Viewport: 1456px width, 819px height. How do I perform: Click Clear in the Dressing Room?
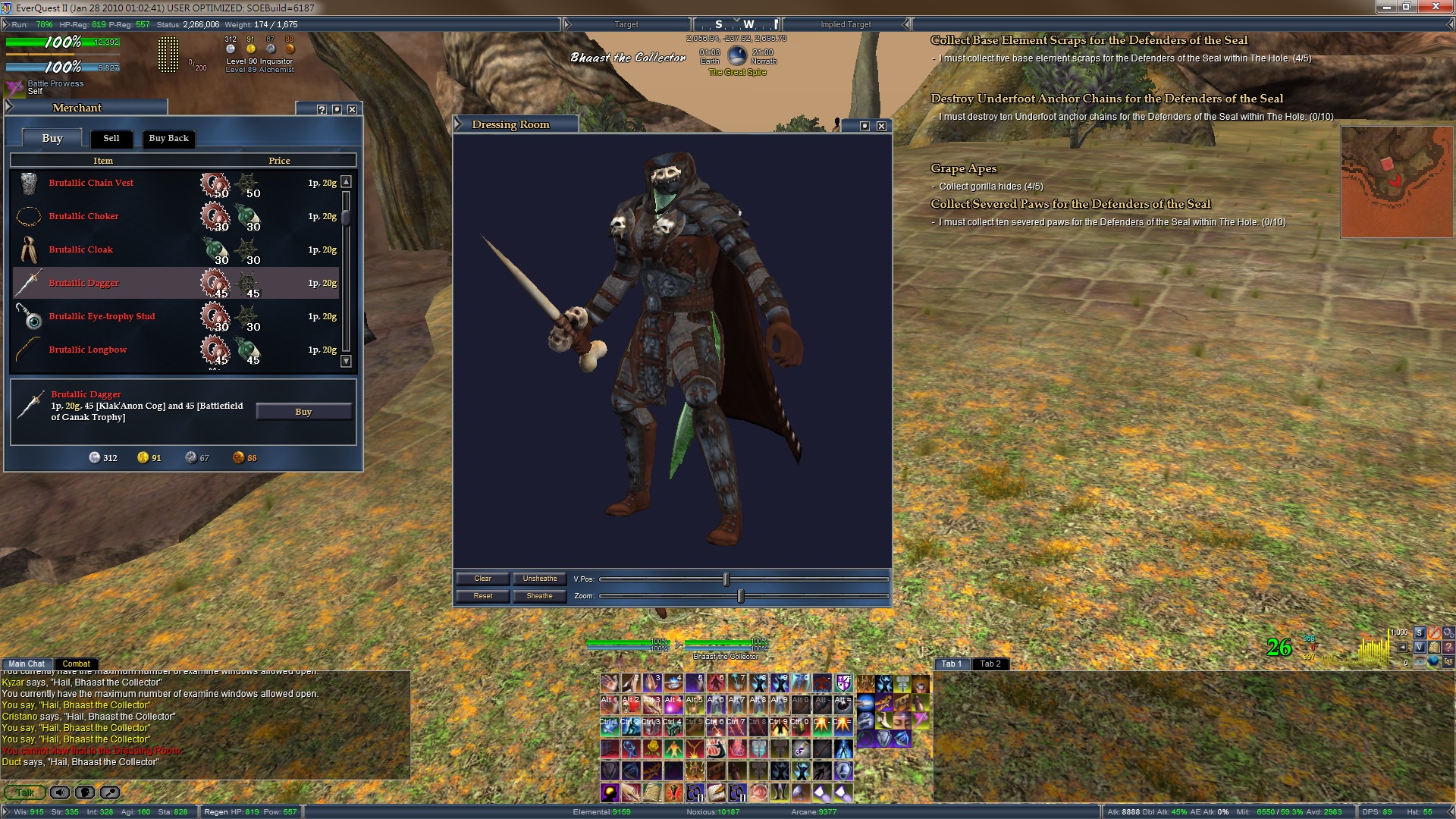(482, 579)
